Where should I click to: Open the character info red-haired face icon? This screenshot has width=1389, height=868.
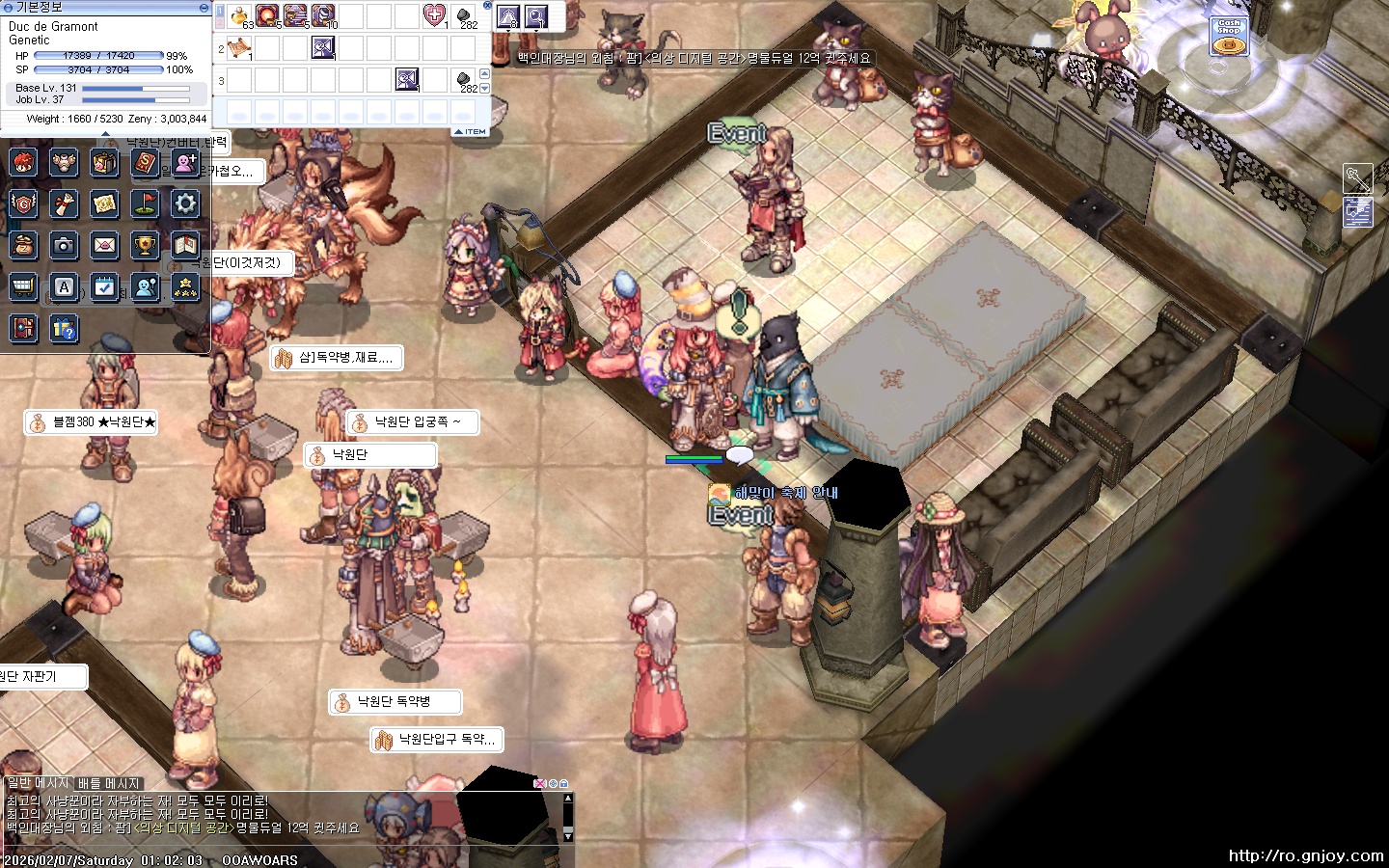tap(24, 162)
